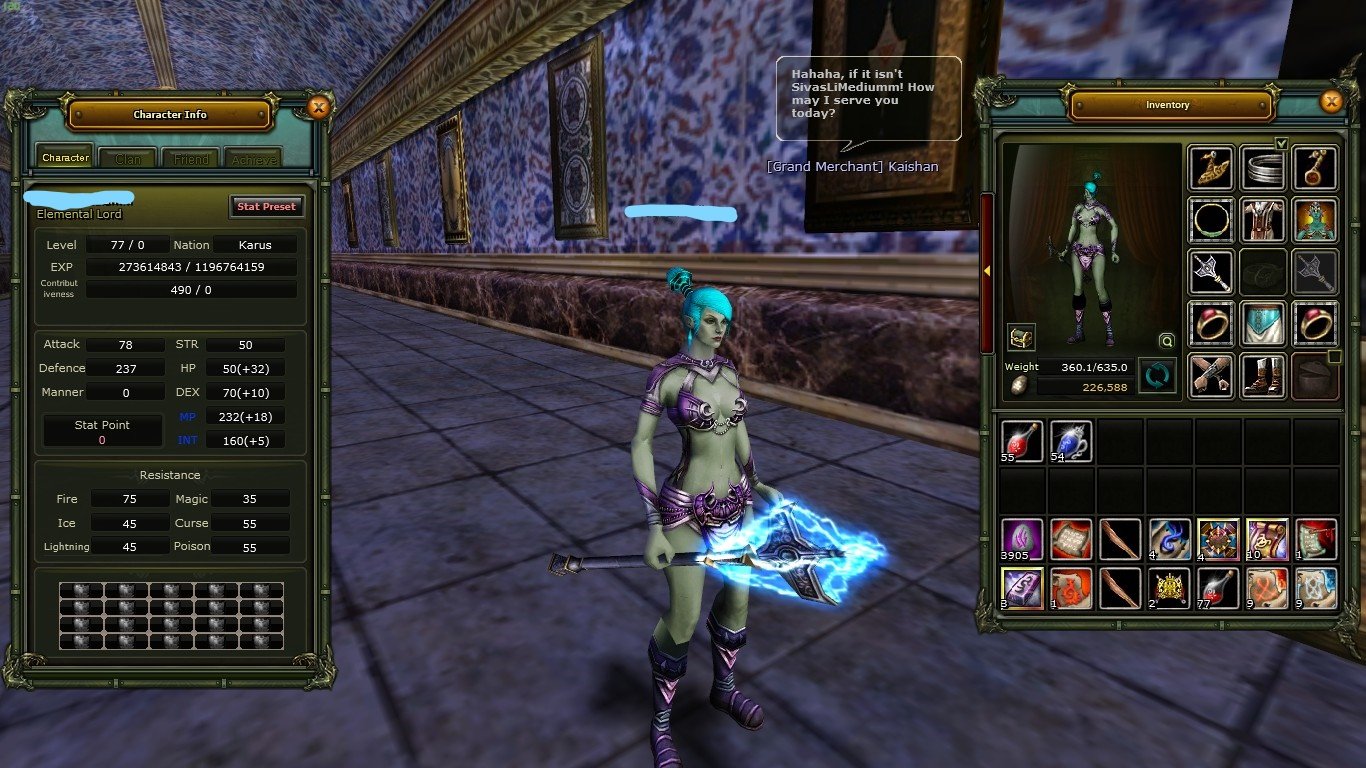Image resolution: width=1366 pixels, height=768 pixels.
Task: Select the red health potion stack of 55
Action: 1022,441
